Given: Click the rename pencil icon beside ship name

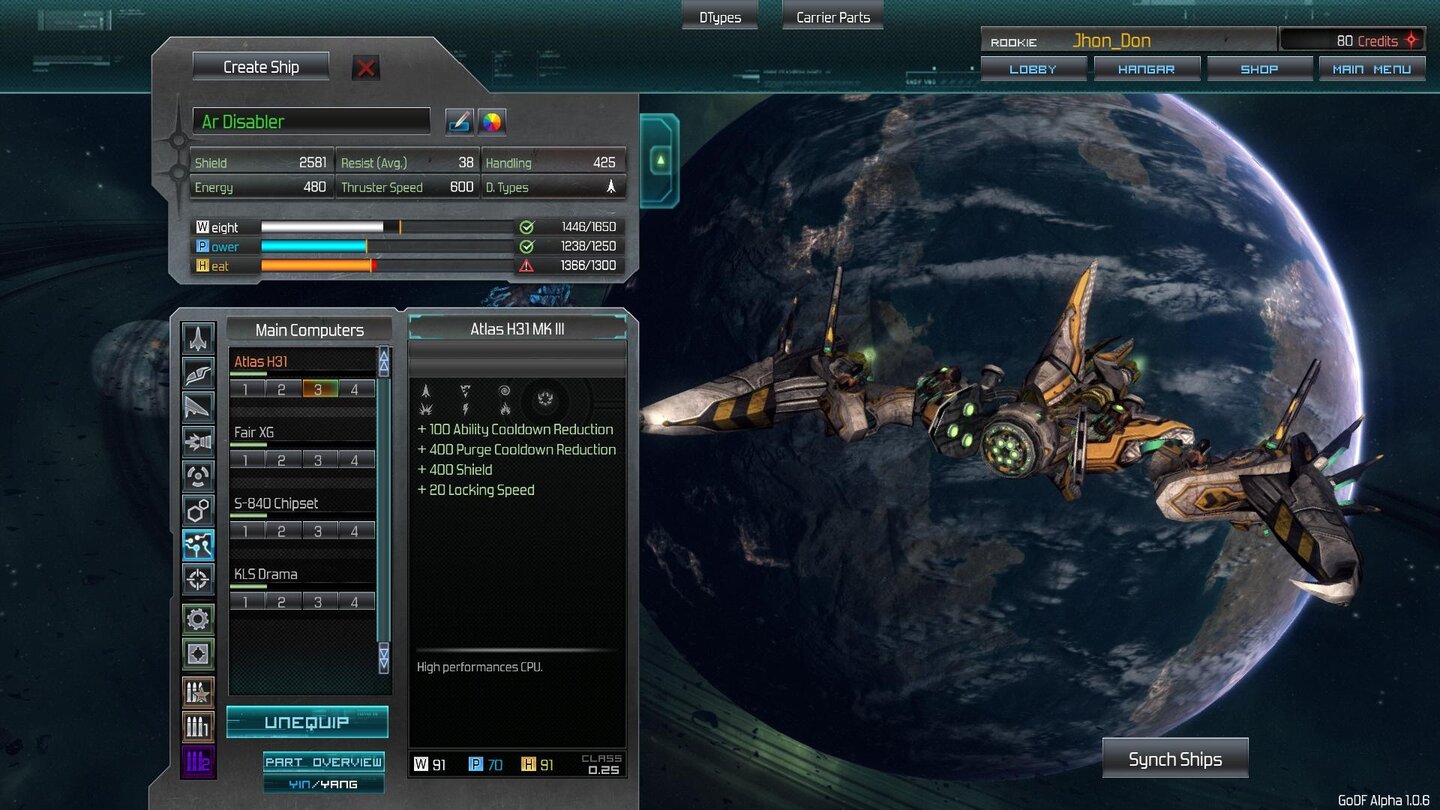Looking at the screenshot, I should click(458, 121).
